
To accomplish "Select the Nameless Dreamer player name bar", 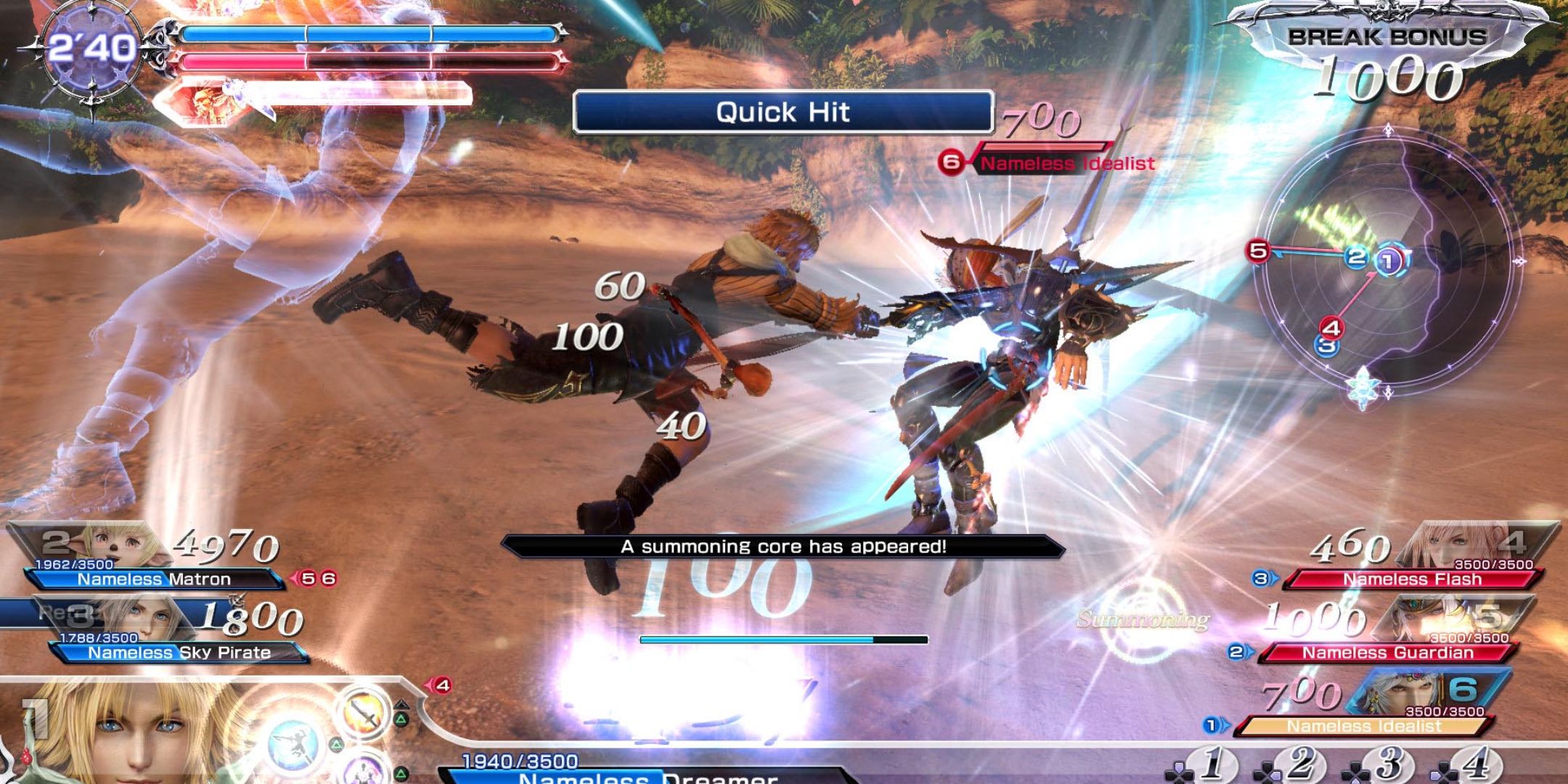I will click(646, 777).
